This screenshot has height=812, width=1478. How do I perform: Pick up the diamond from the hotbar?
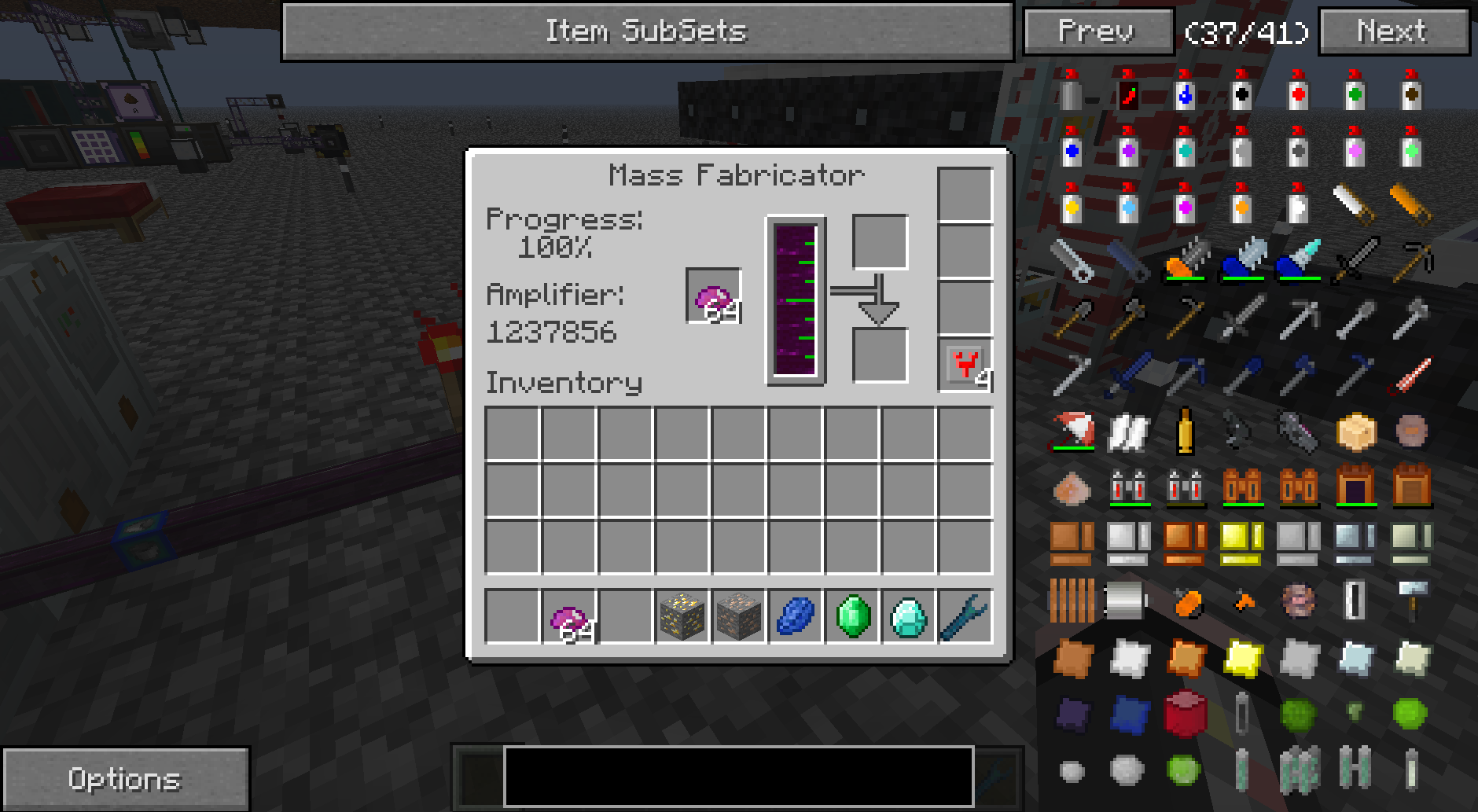click(909, 617)
